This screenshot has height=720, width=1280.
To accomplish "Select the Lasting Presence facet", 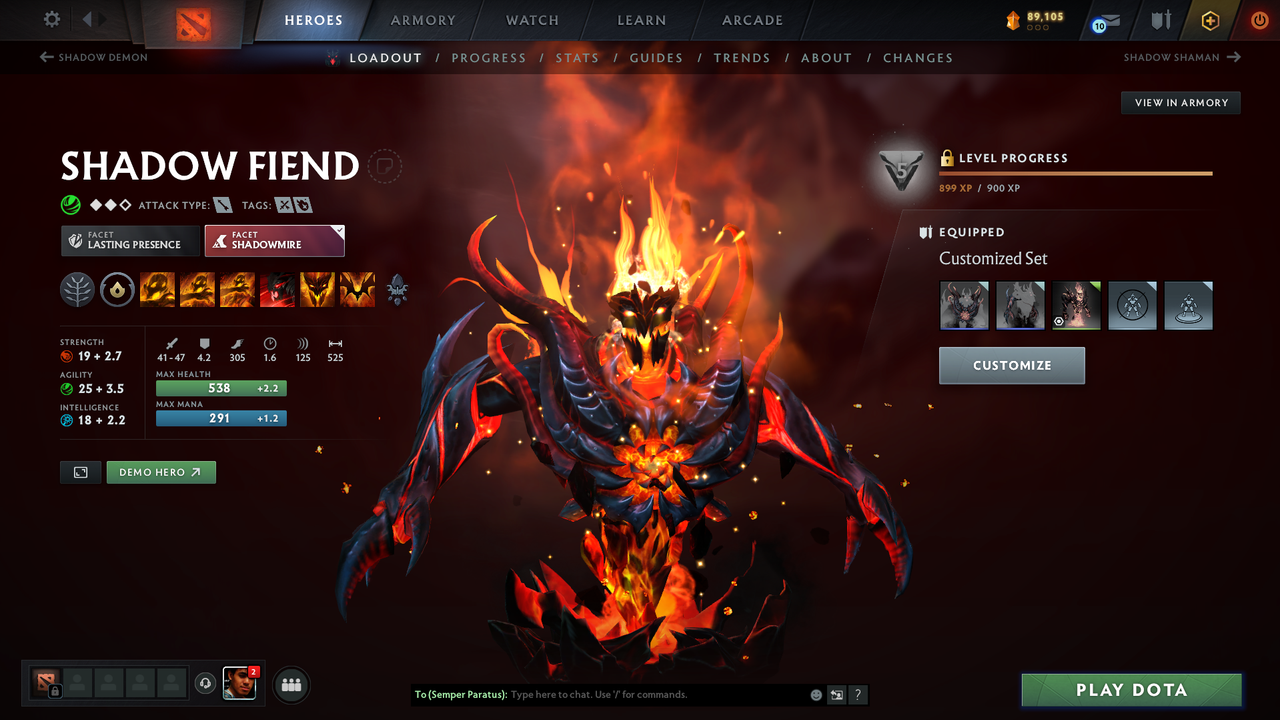I will coord(130,240).
